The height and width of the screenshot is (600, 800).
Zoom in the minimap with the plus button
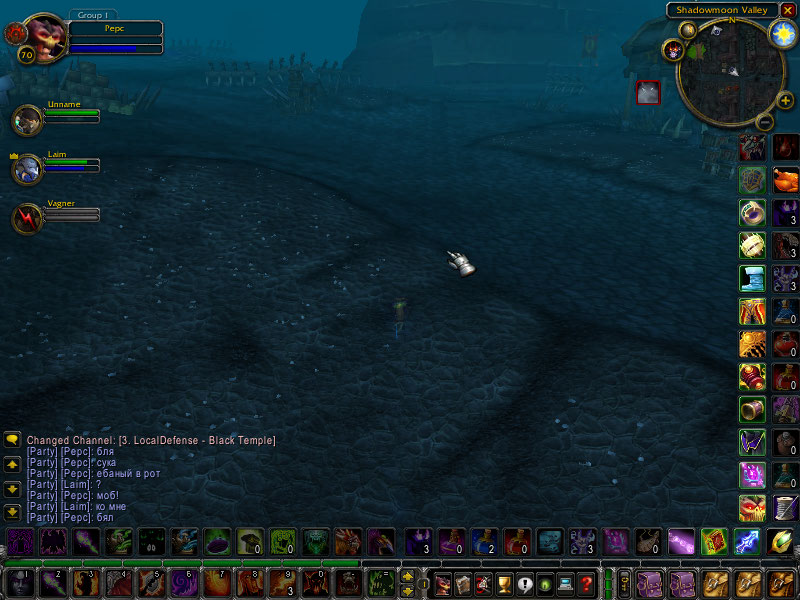[x=785, y=100]
